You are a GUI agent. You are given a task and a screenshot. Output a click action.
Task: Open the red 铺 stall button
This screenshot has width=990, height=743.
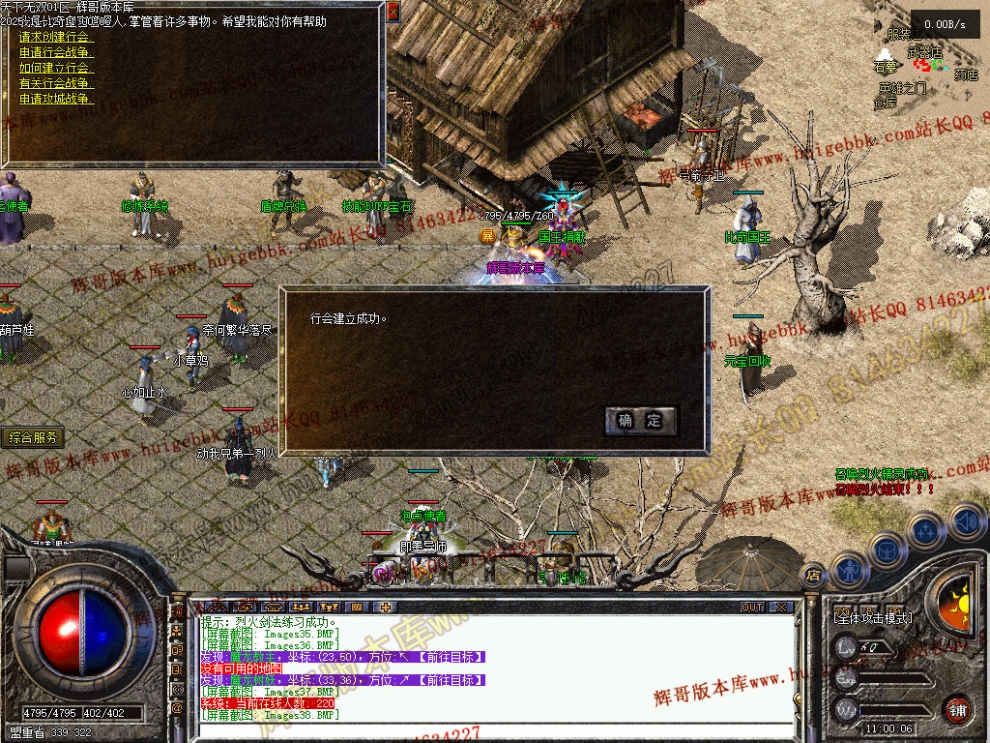pos(957,710)
